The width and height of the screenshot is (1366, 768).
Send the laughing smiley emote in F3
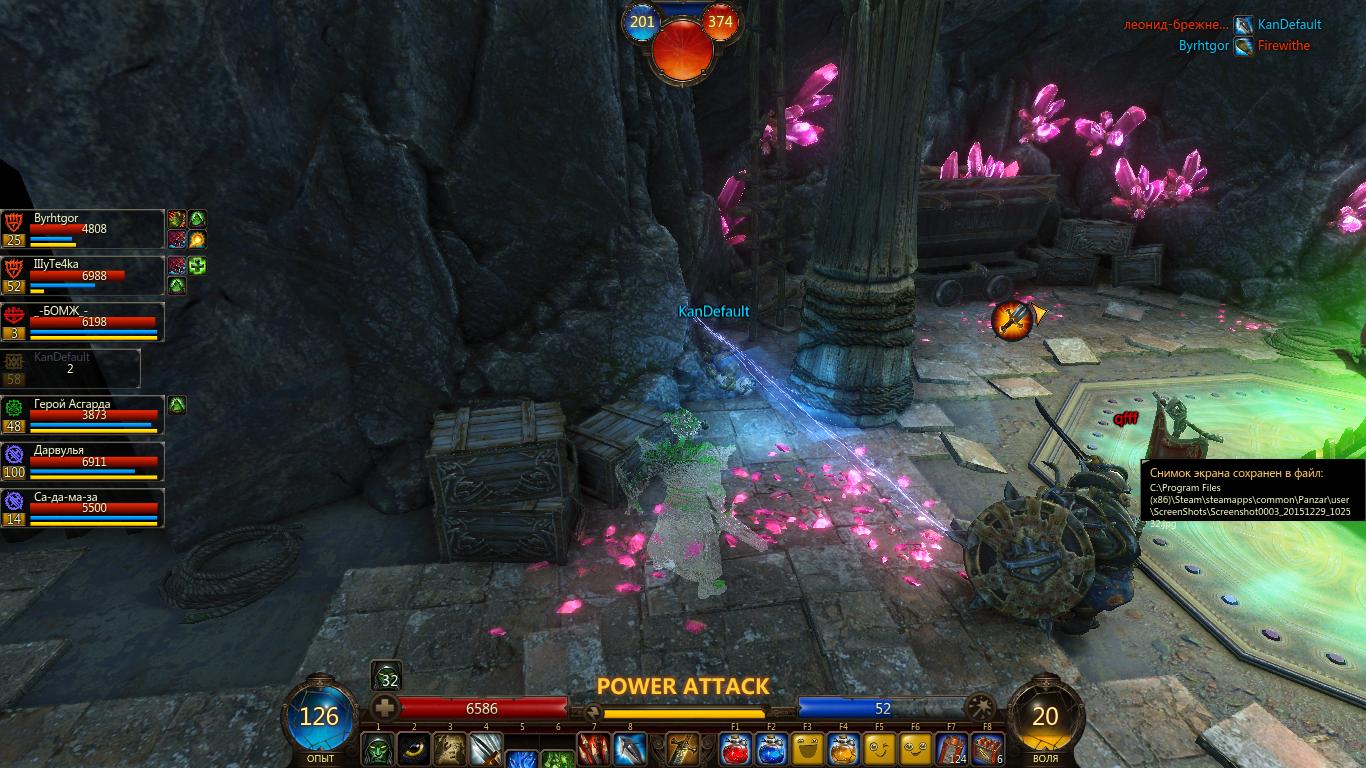[807, 749]
